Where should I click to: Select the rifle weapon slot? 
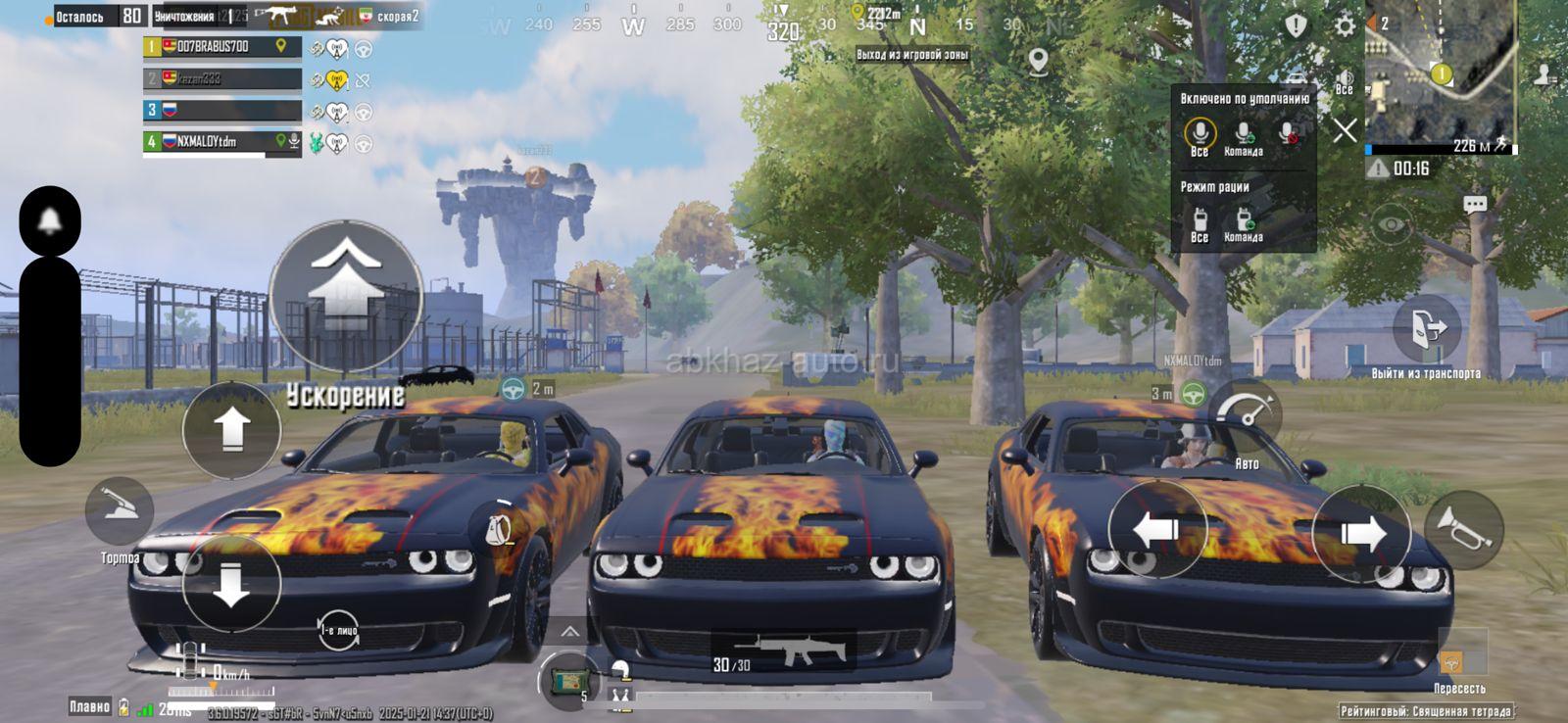point(782,653)
